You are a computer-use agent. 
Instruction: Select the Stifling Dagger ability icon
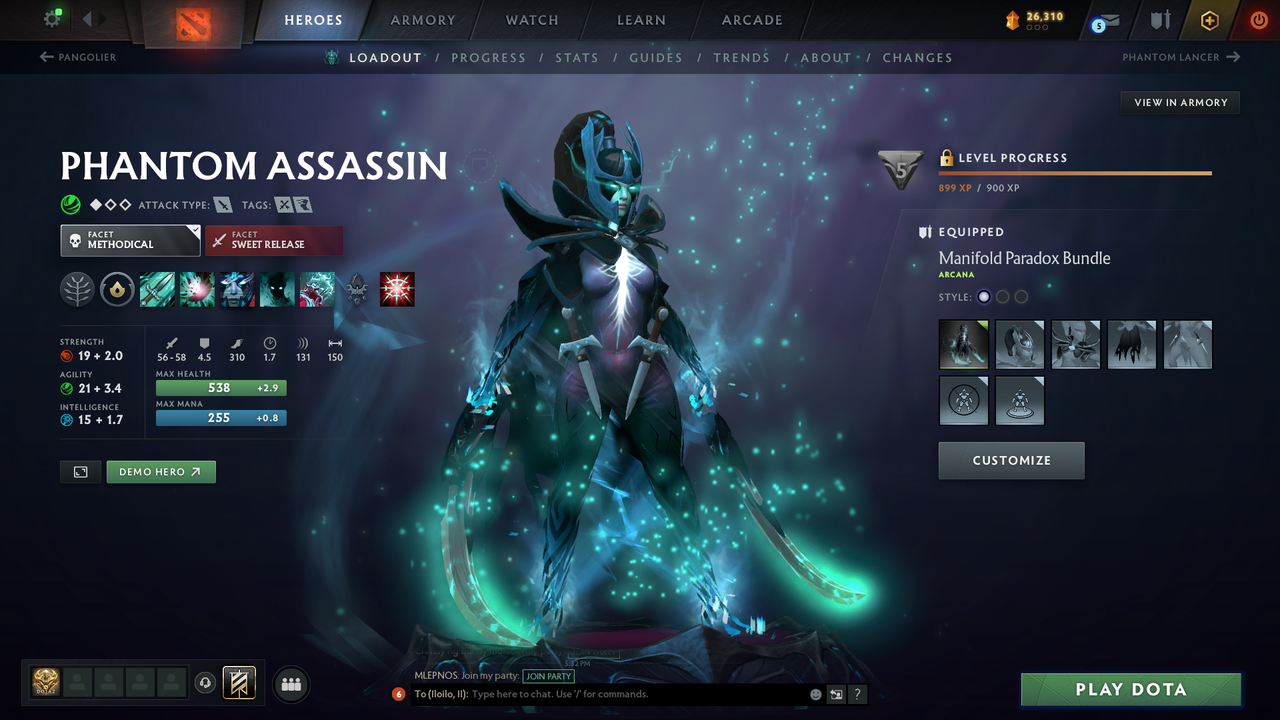pyautogui.click(x=157, y=290)
